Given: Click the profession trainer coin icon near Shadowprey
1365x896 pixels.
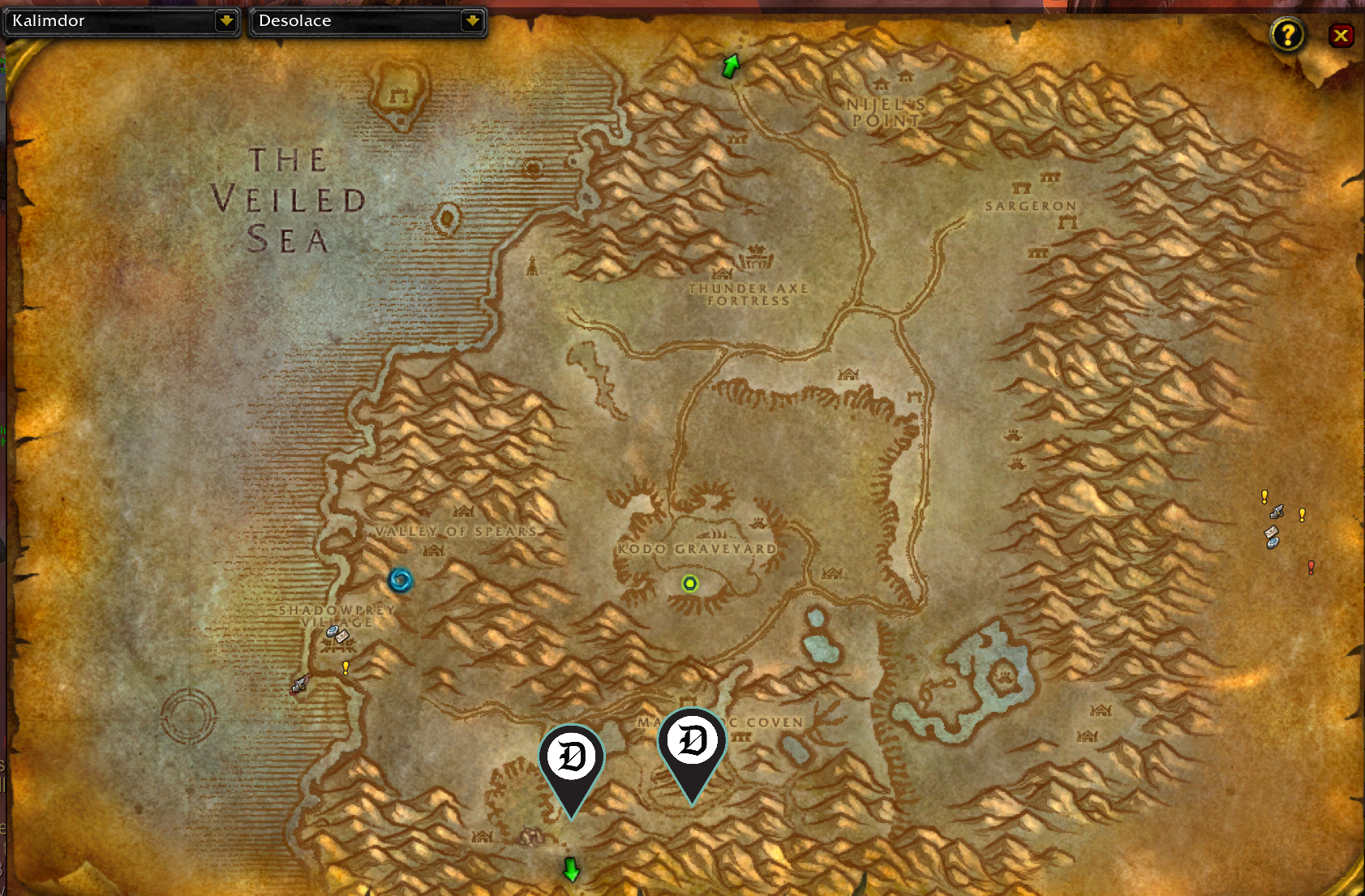Looking at the screenshot, I should [331, 631].
